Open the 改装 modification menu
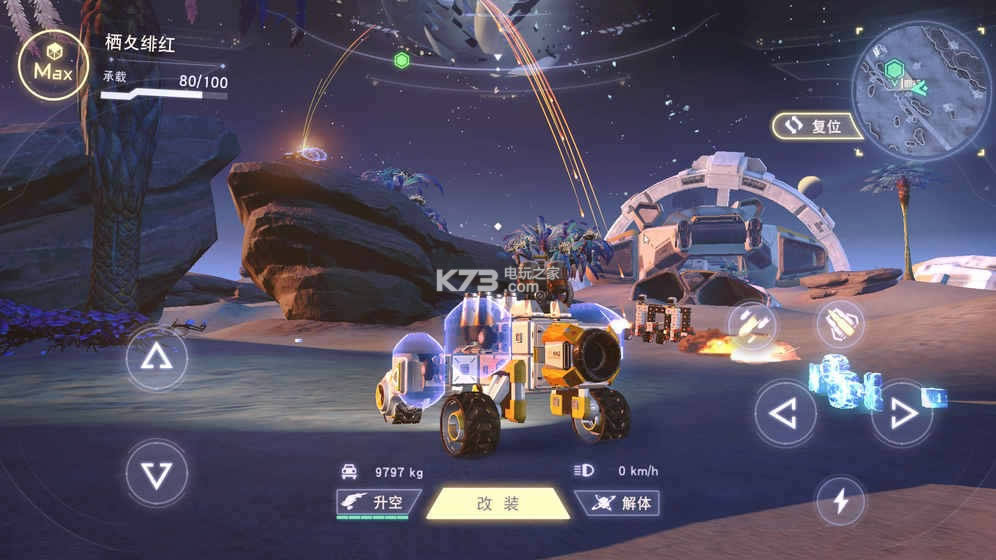Viewport: 996px width, 560px height. (498, 503)
